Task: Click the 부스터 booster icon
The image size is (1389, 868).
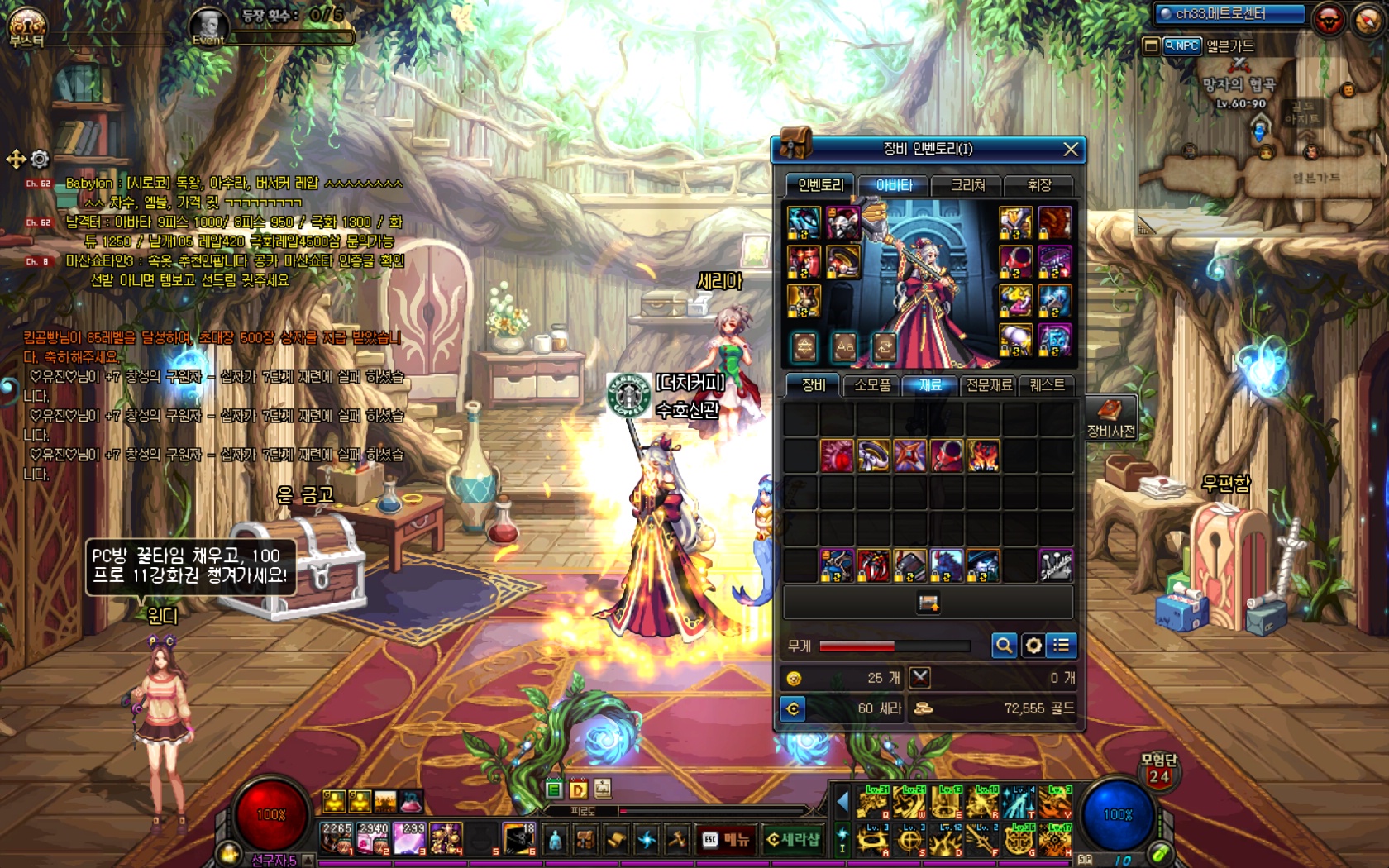Action: (x=26, y=26)
